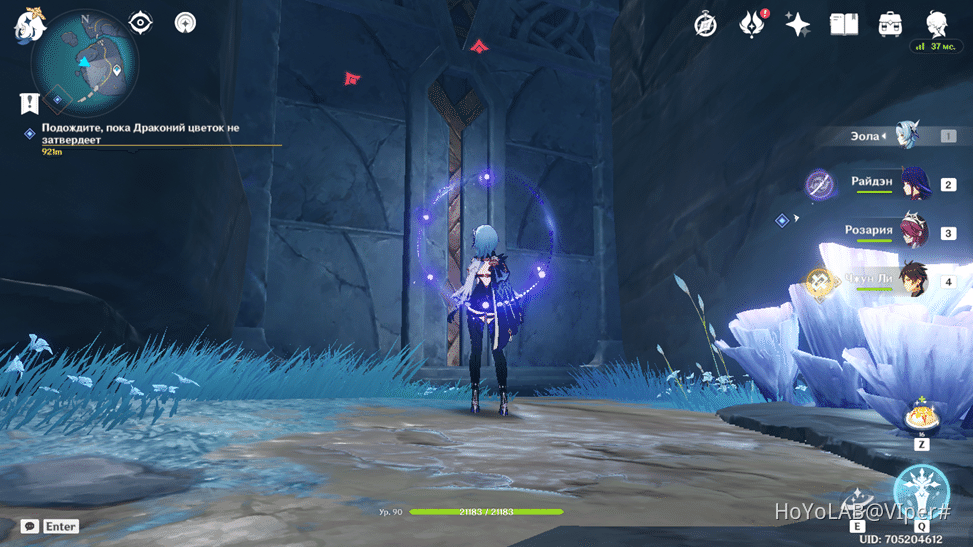Click the round icon beside the eye
The height and width of the screenshot is (547, 973).
point(185,23)
